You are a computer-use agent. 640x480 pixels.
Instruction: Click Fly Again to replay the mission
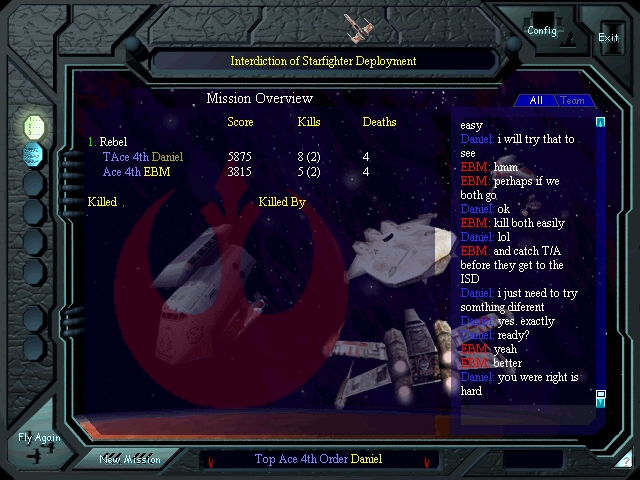(39, 445)
